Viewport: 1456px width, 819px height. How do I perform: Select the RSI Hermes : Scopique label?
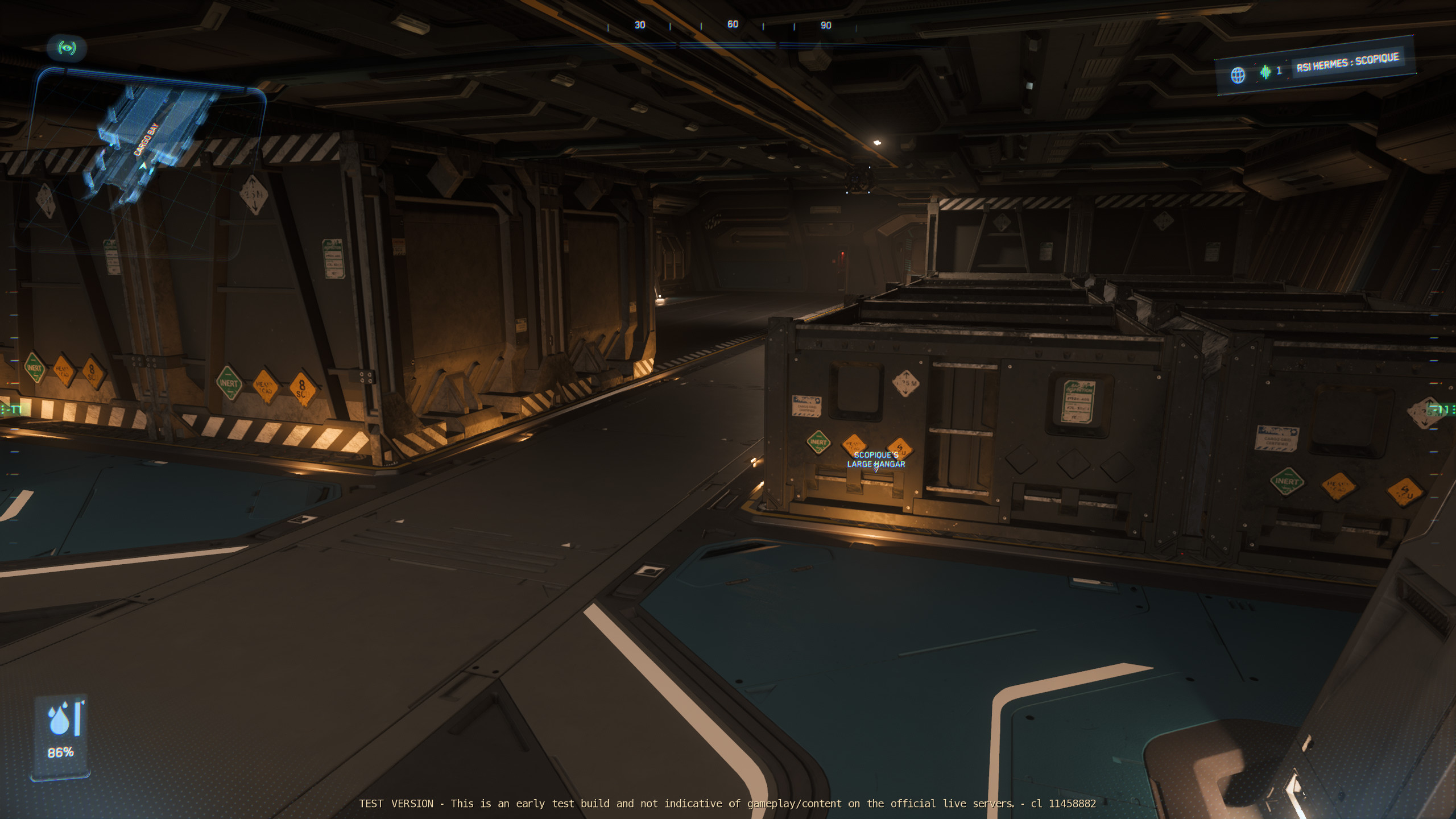click(x=1347, y=63)
